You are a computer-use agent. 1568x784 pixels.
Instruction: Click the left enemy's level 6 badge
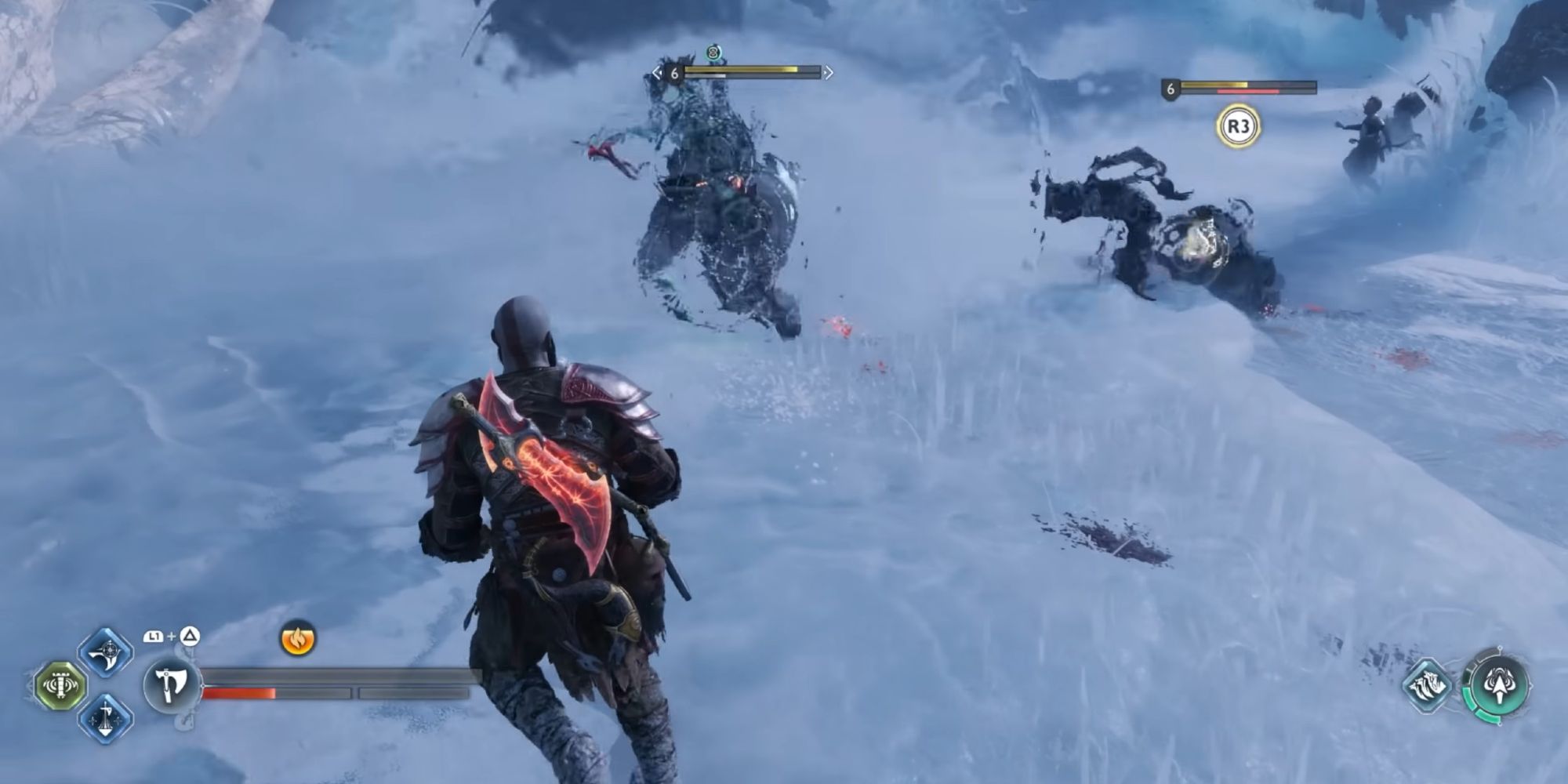click(675, 73)
